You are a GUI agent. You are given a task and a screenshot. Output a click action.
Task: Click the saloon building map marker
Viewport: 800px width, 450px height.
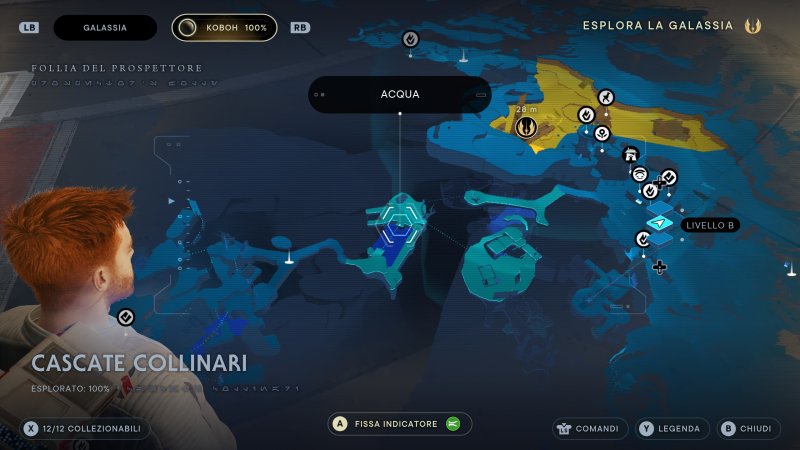(630, 154)
